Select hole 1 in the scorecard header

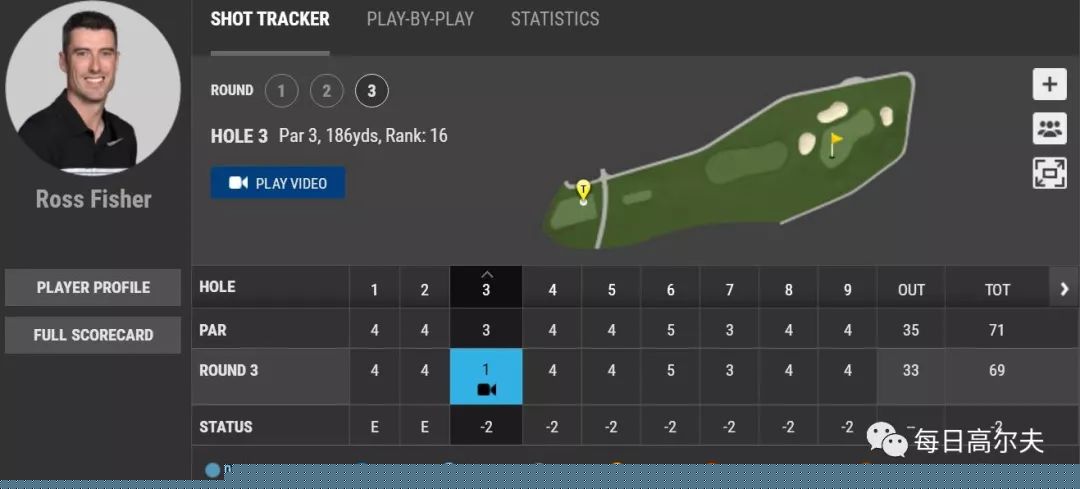coord(375,290)
